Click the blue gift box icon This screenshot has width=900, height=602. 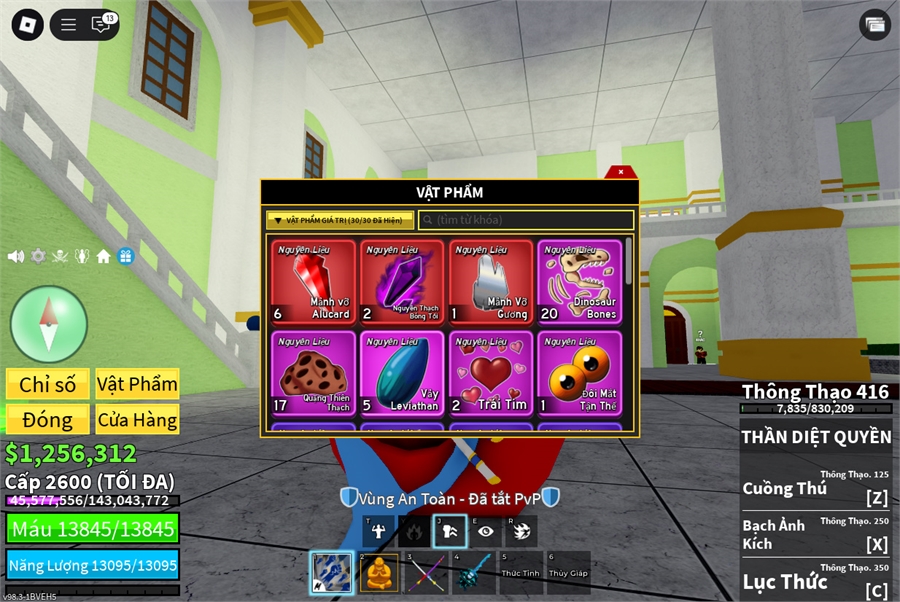coord(125,256)
